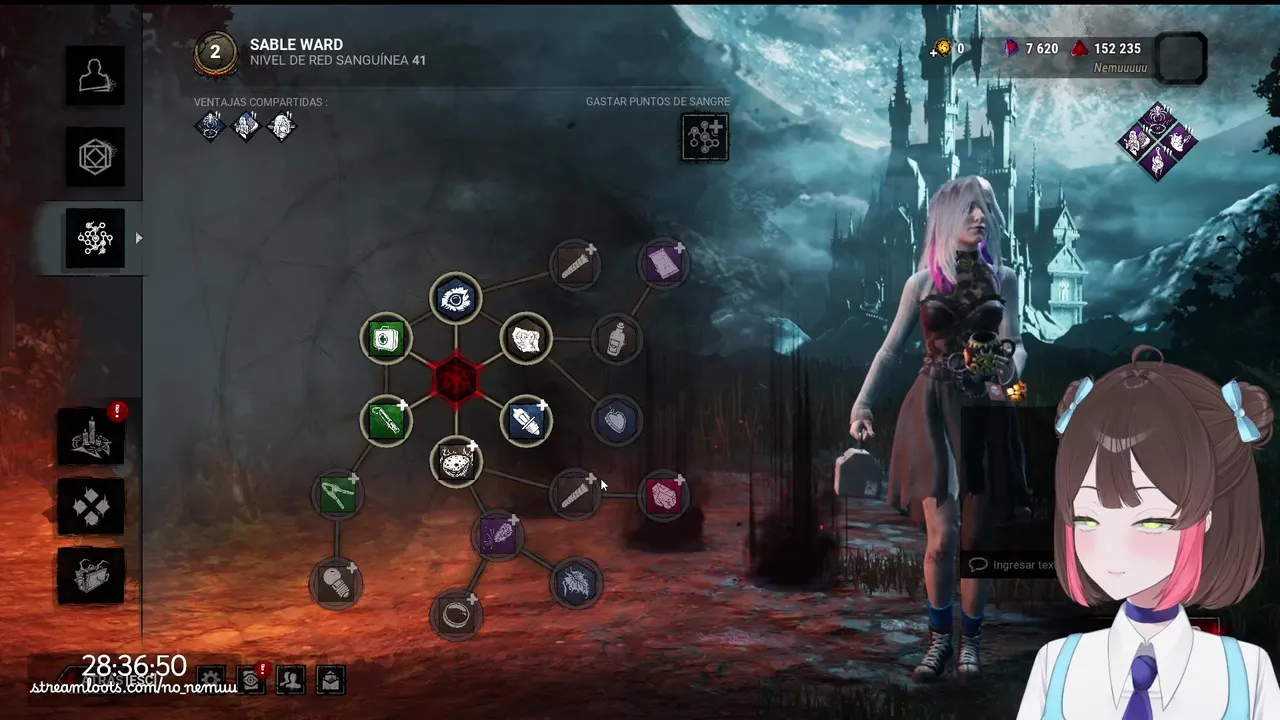Viewport: 1280px width, 720px height.
Task: Select the torn map node
Action: [526, 339]
